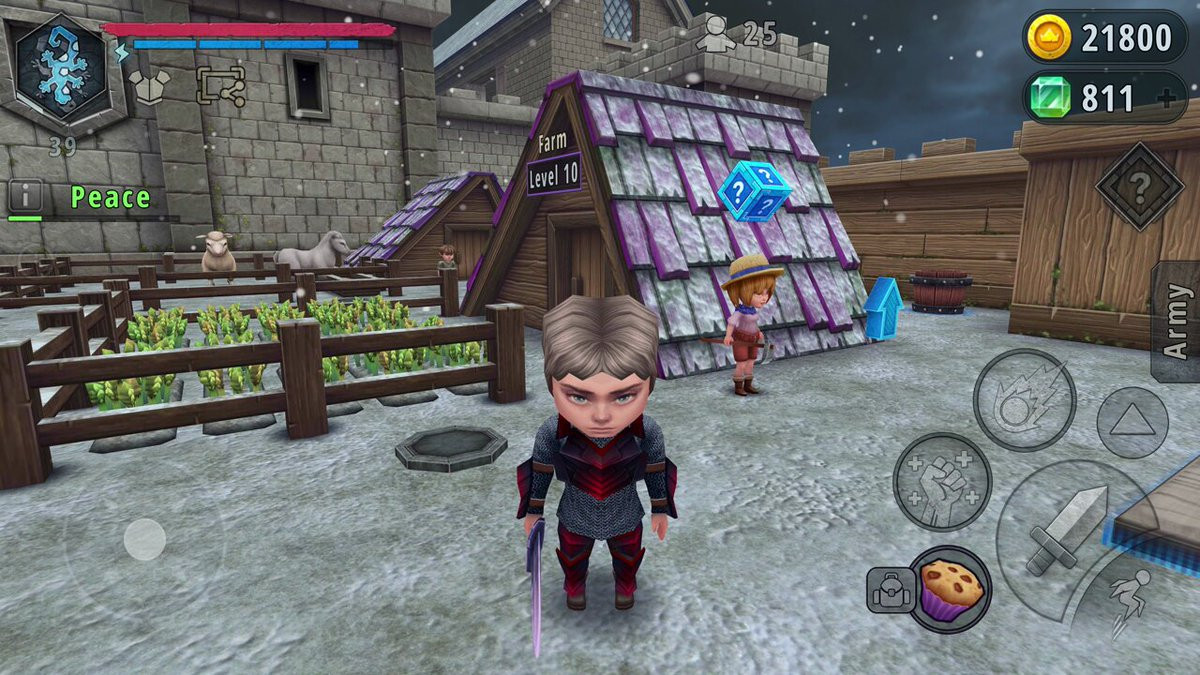1200x675 pixels.
Task: Tap the armor equipment icon
Action: 149,87
